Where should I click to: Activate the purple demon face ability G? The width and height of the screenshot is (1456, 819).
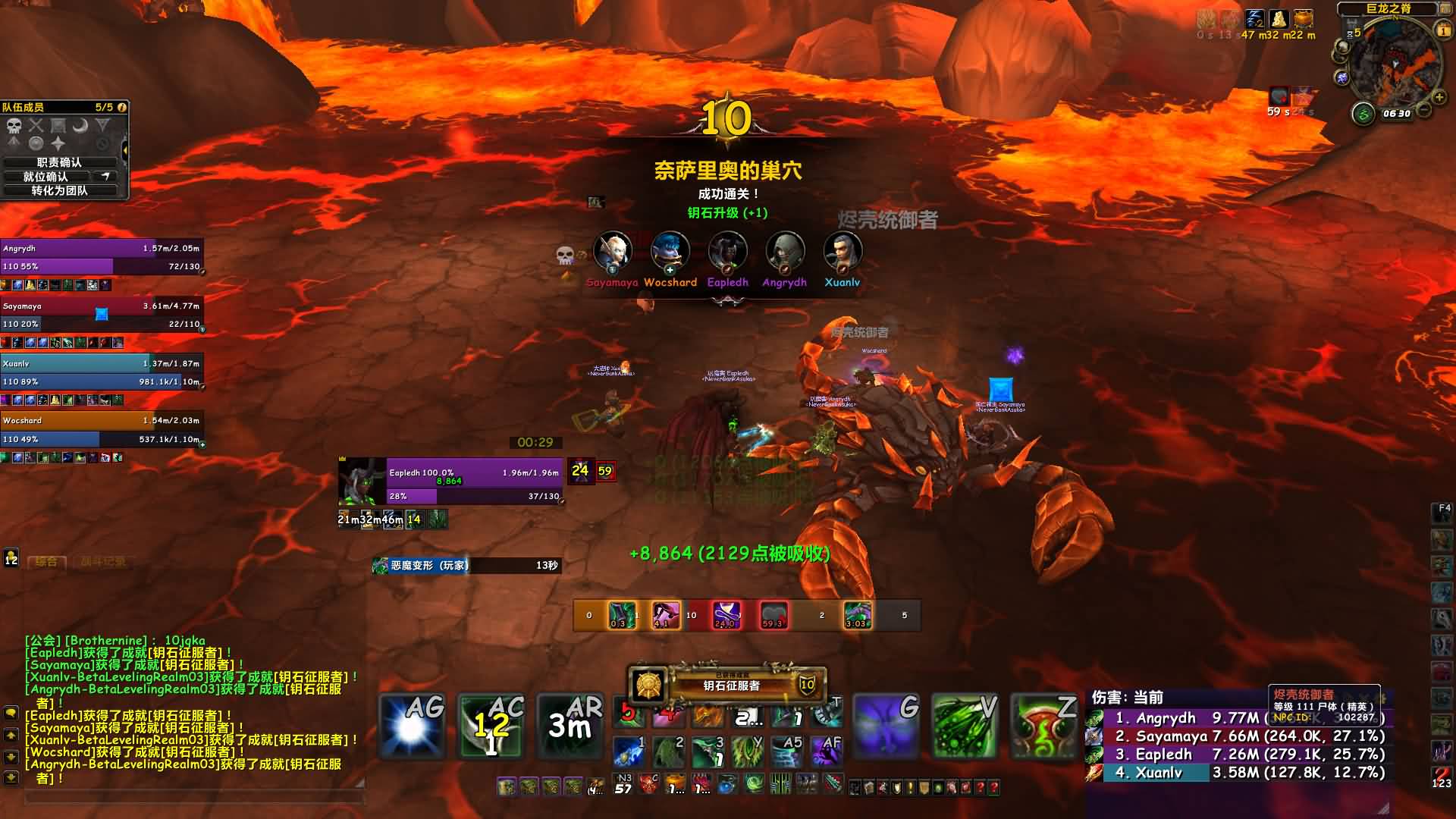pyautogui.click(x=885, y=726)
